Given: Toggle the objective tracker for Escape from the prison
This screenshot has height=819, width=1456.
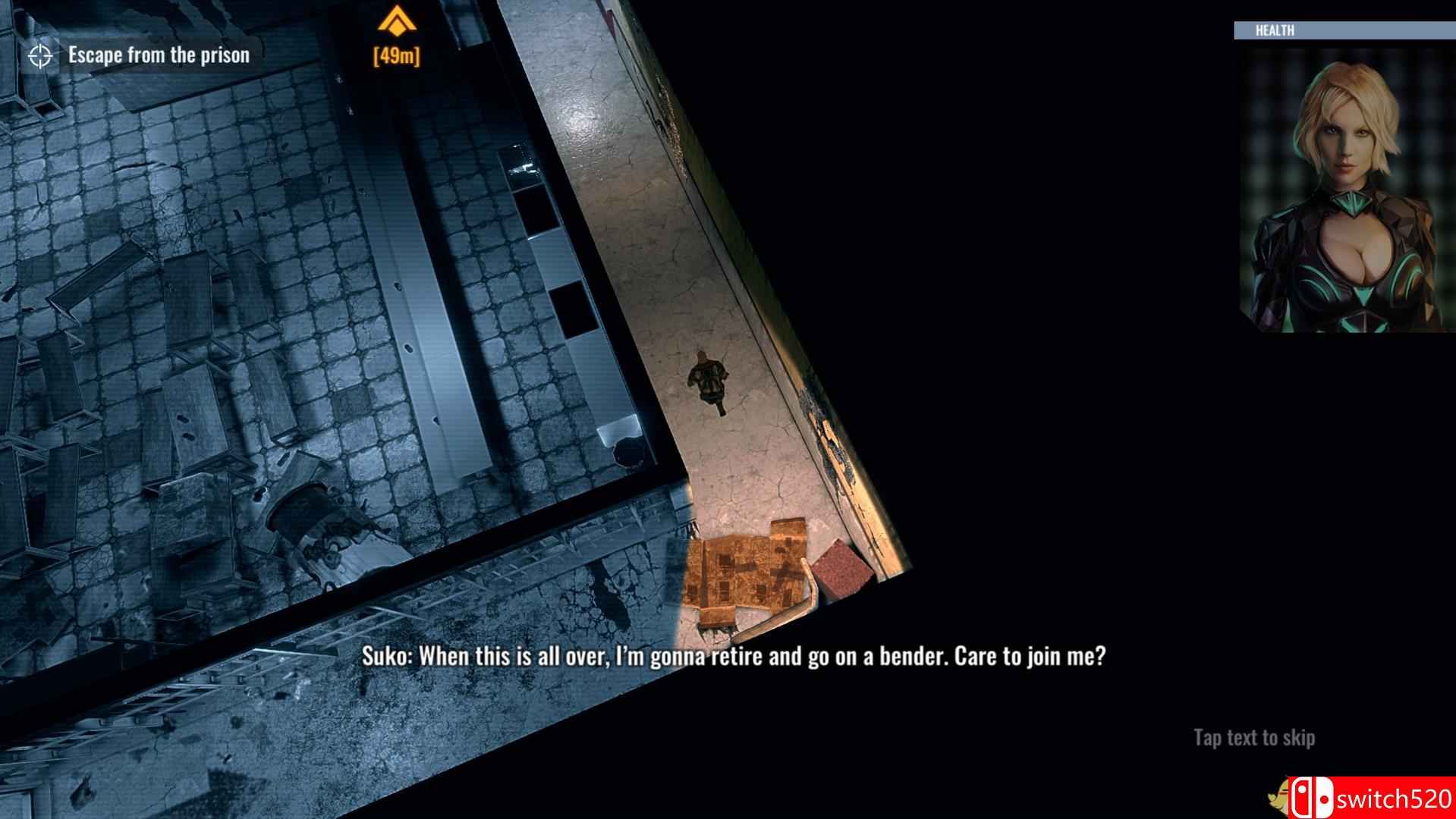Looking at the screenshot, I should point(158,55).
